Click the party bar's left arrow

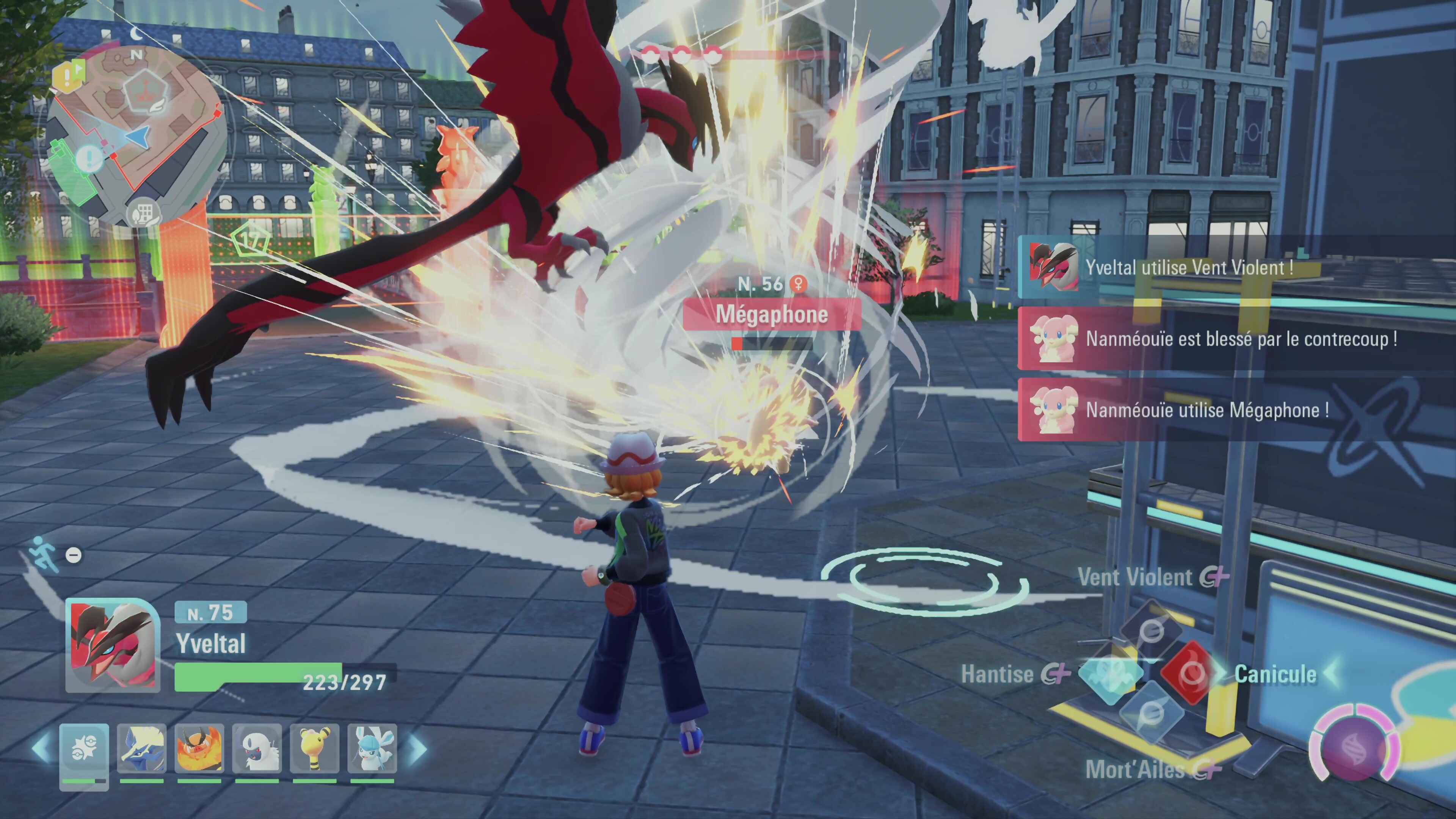coord(42,748)
